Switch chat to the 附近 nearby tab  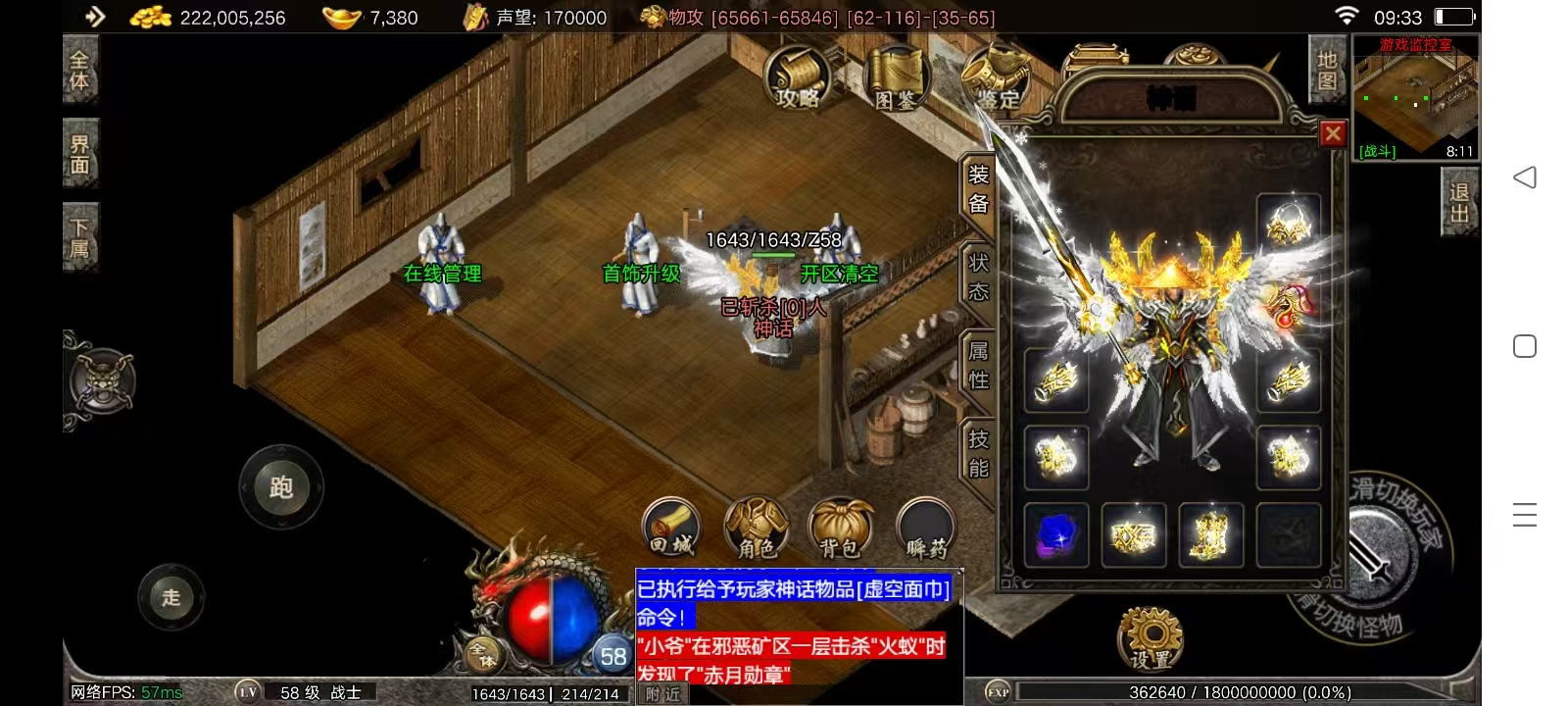663,694
